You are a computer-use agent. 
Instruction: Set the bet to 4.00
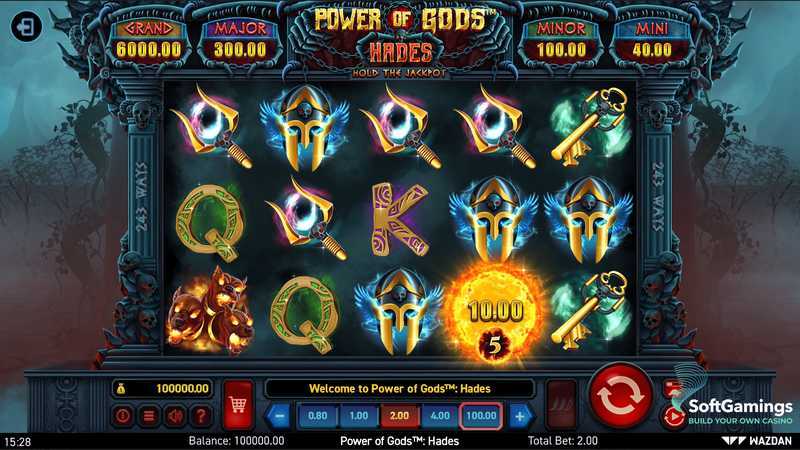click(x=440, y=415)
